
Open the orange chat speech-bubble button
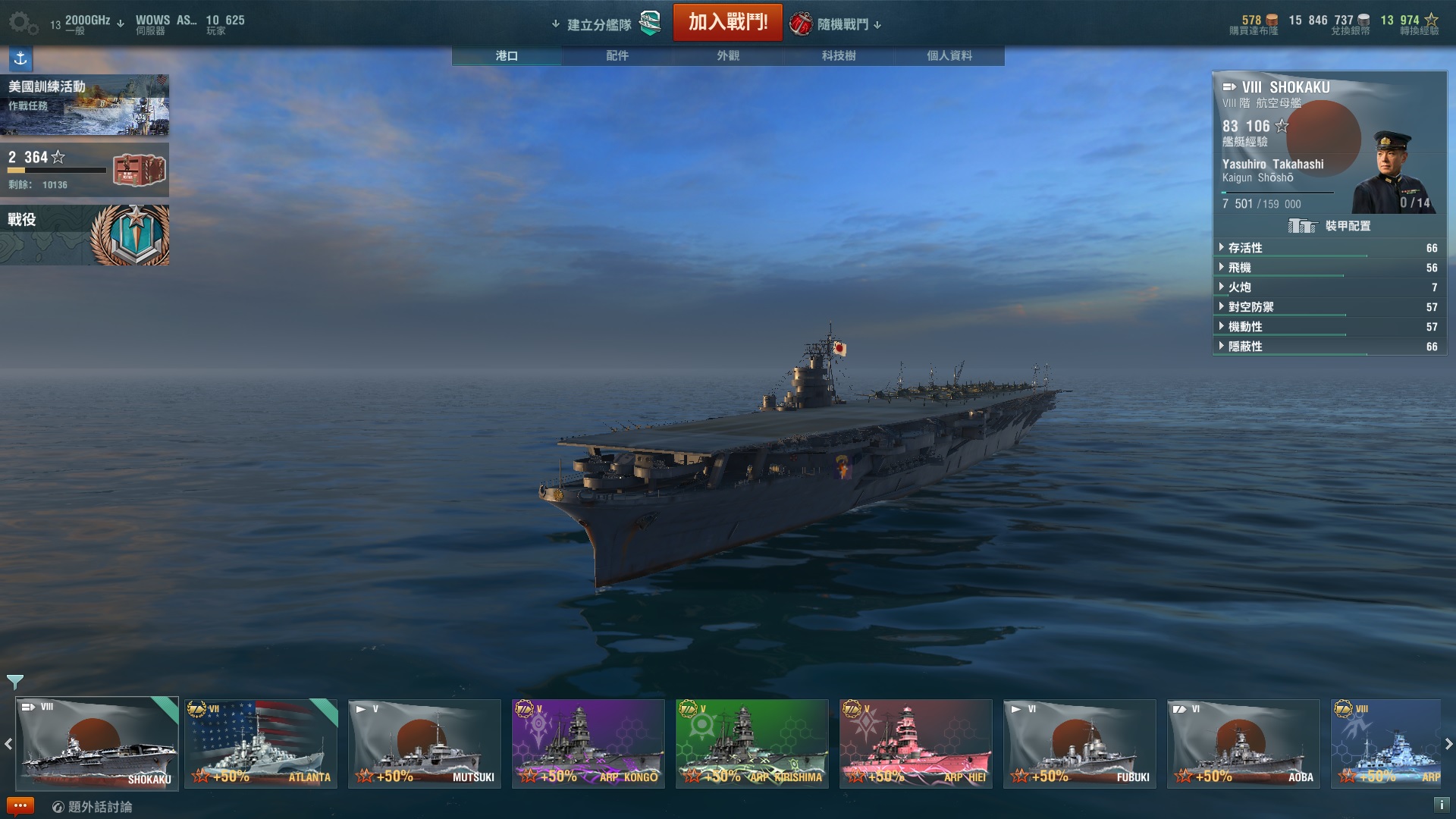[x=20, y=806]
